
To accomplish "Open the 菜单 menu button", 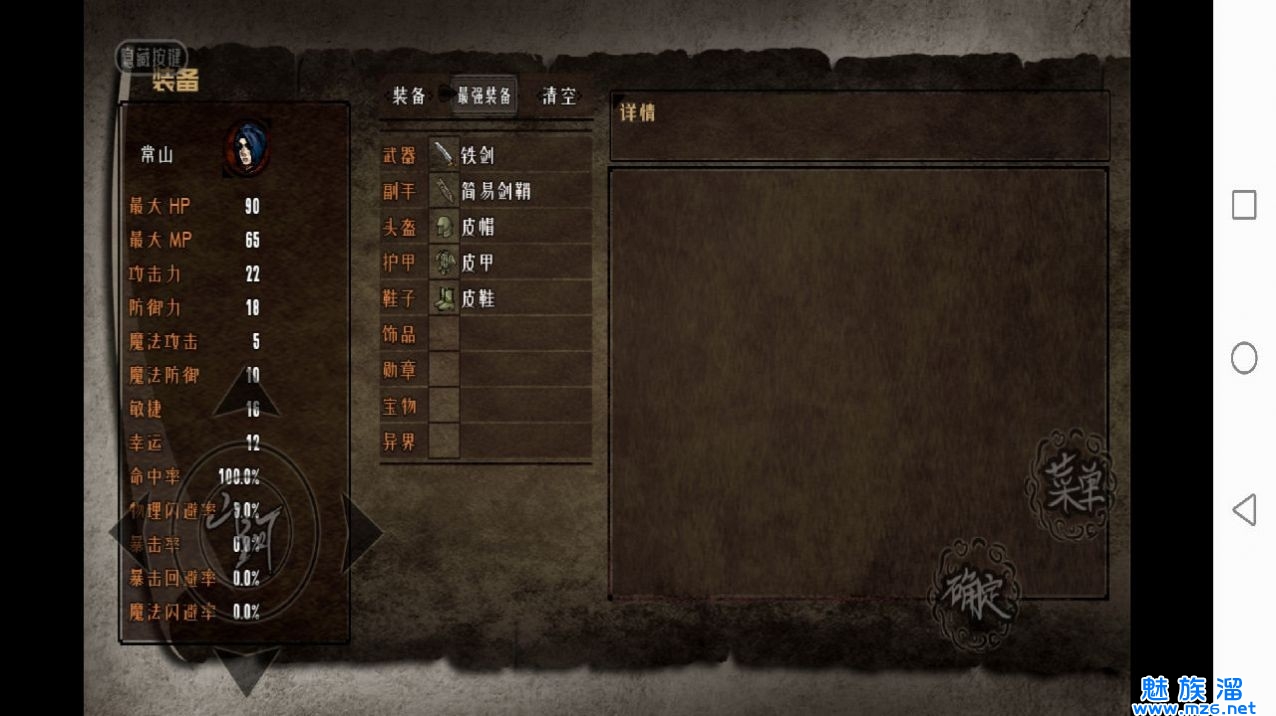I will [1070, 486].
